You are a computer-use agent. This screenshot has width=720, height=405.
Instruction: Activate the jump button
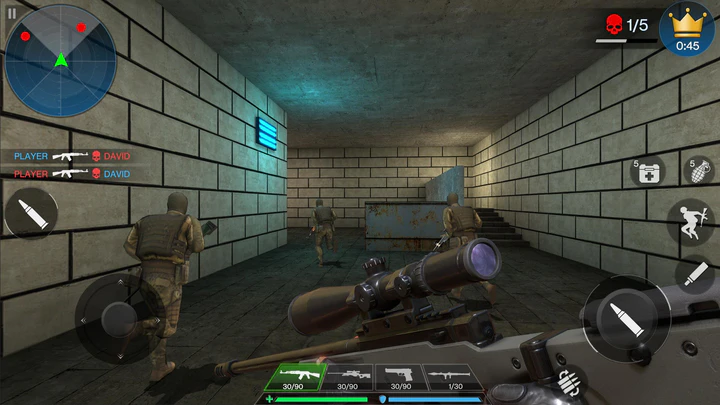[x=691, y=222]
